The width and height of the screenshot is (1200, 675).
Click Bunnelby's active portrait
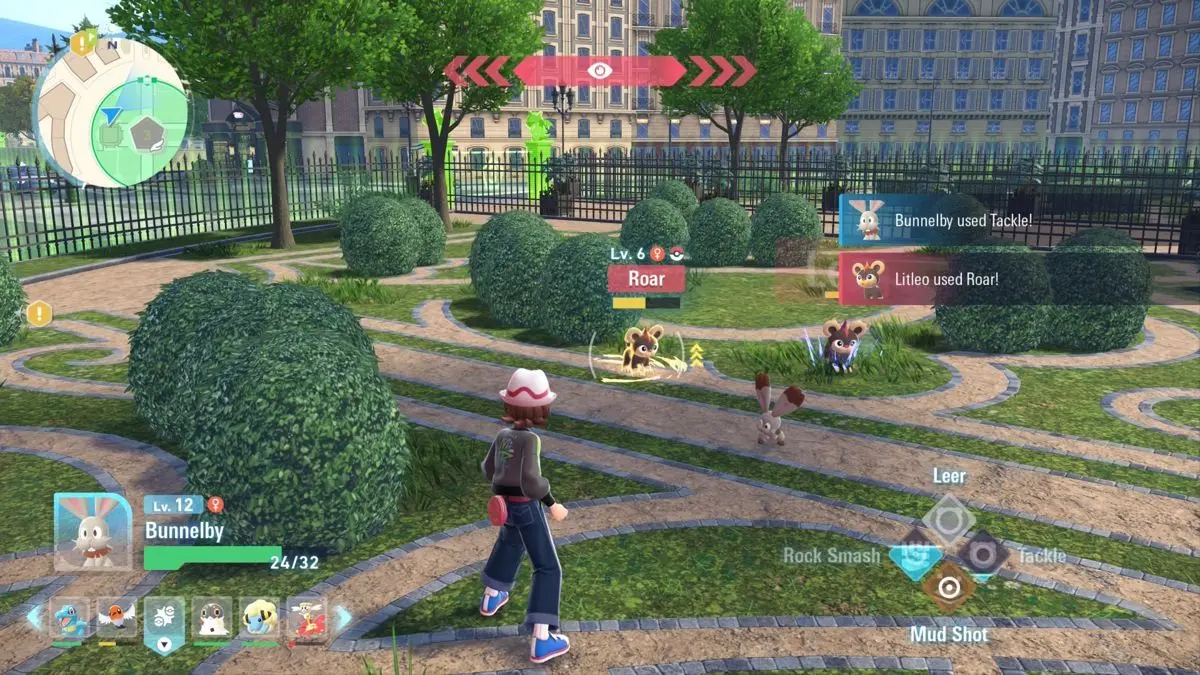93,532
